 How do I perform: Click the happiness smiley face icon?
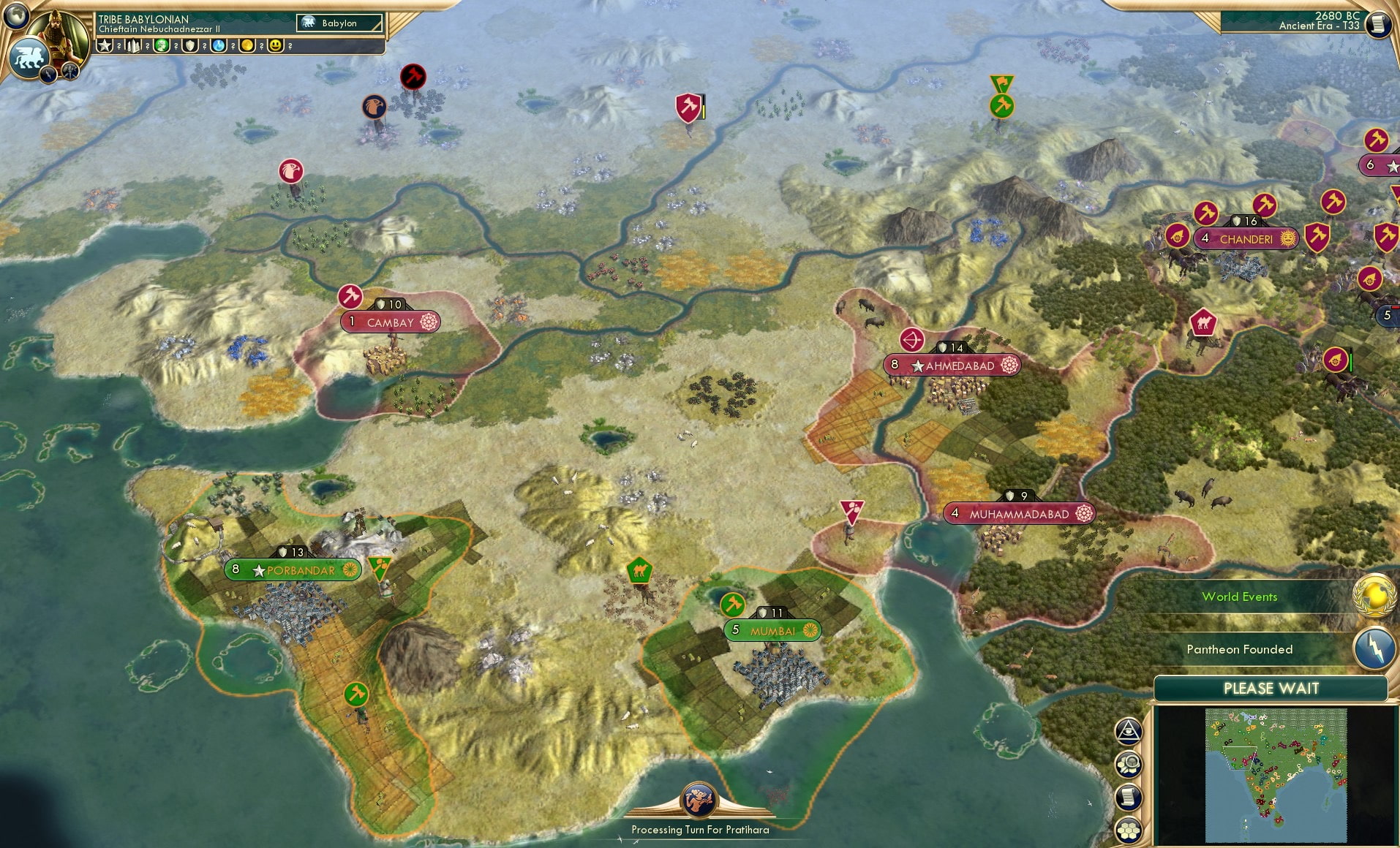tap(274, 45)
